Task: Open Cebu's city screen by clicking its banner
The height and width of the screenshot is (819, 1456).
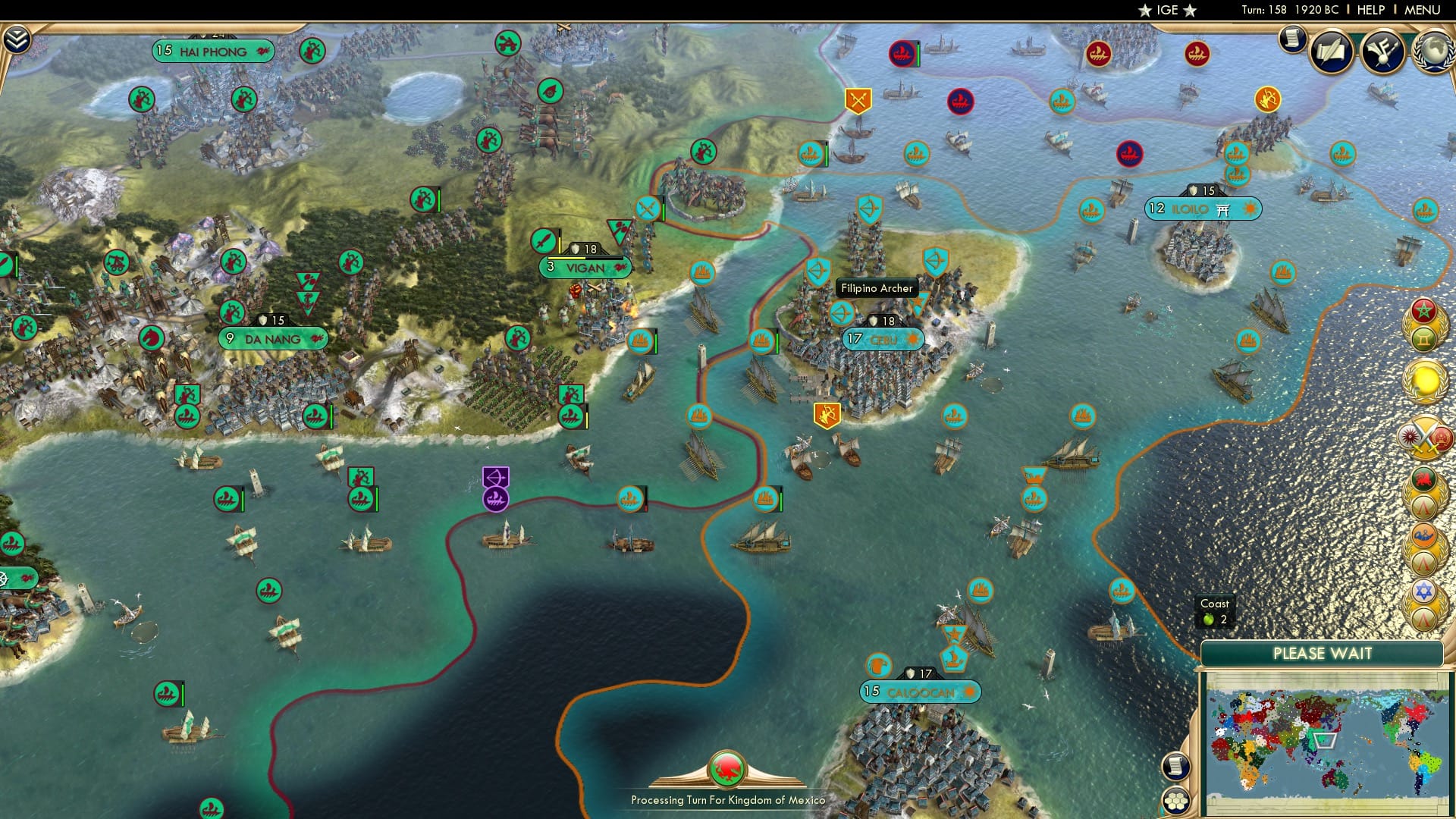Action: (x=883, y=340)
